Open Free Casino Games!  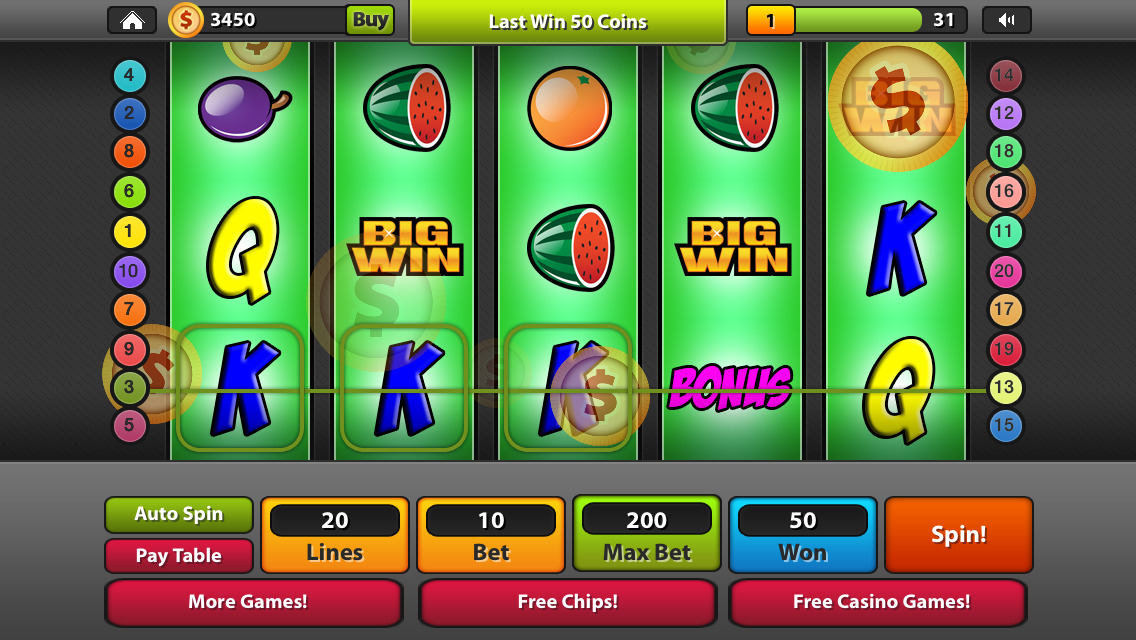(880, 602)
